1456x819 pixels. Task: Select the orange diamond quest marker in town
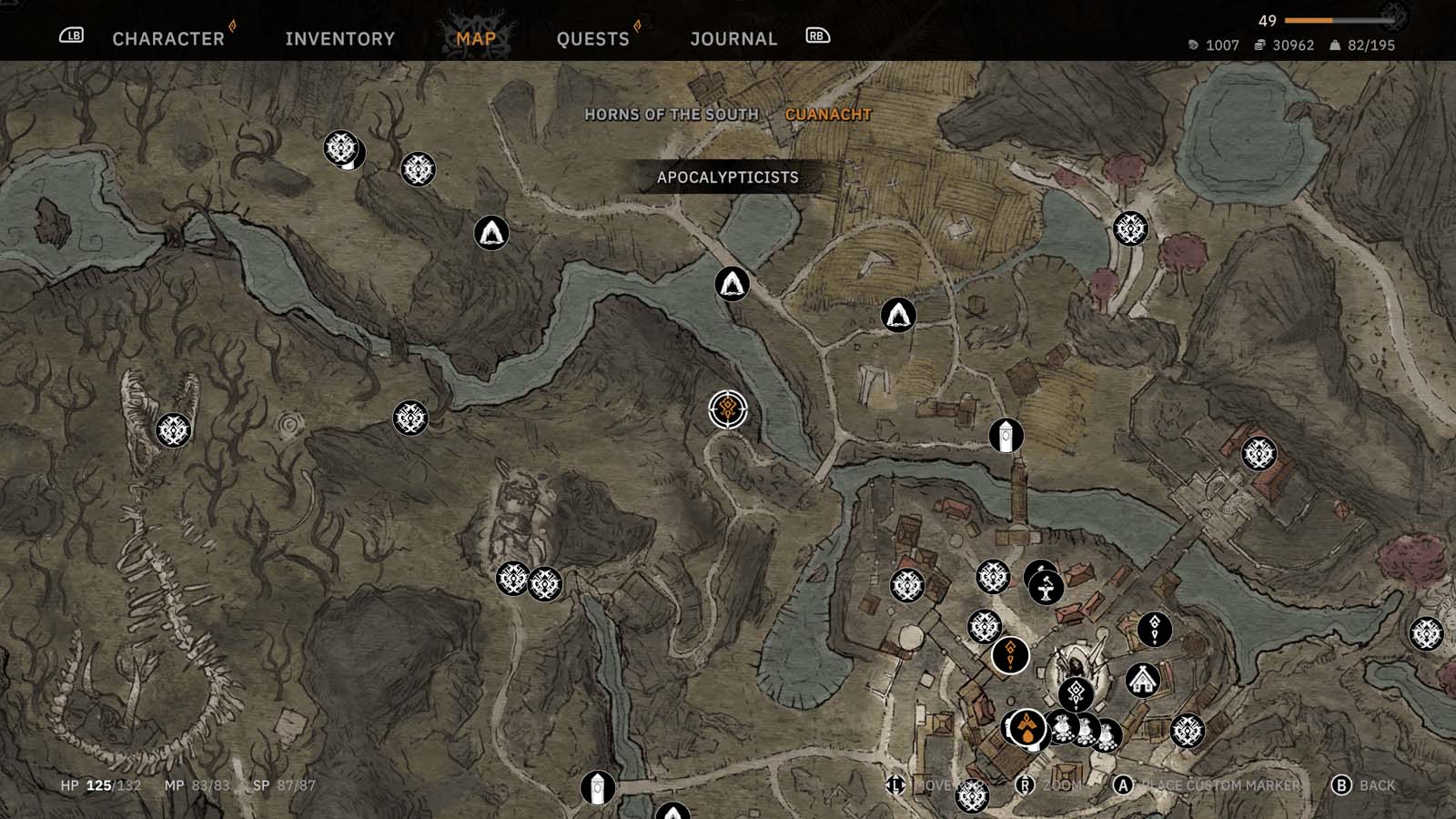1009,654
